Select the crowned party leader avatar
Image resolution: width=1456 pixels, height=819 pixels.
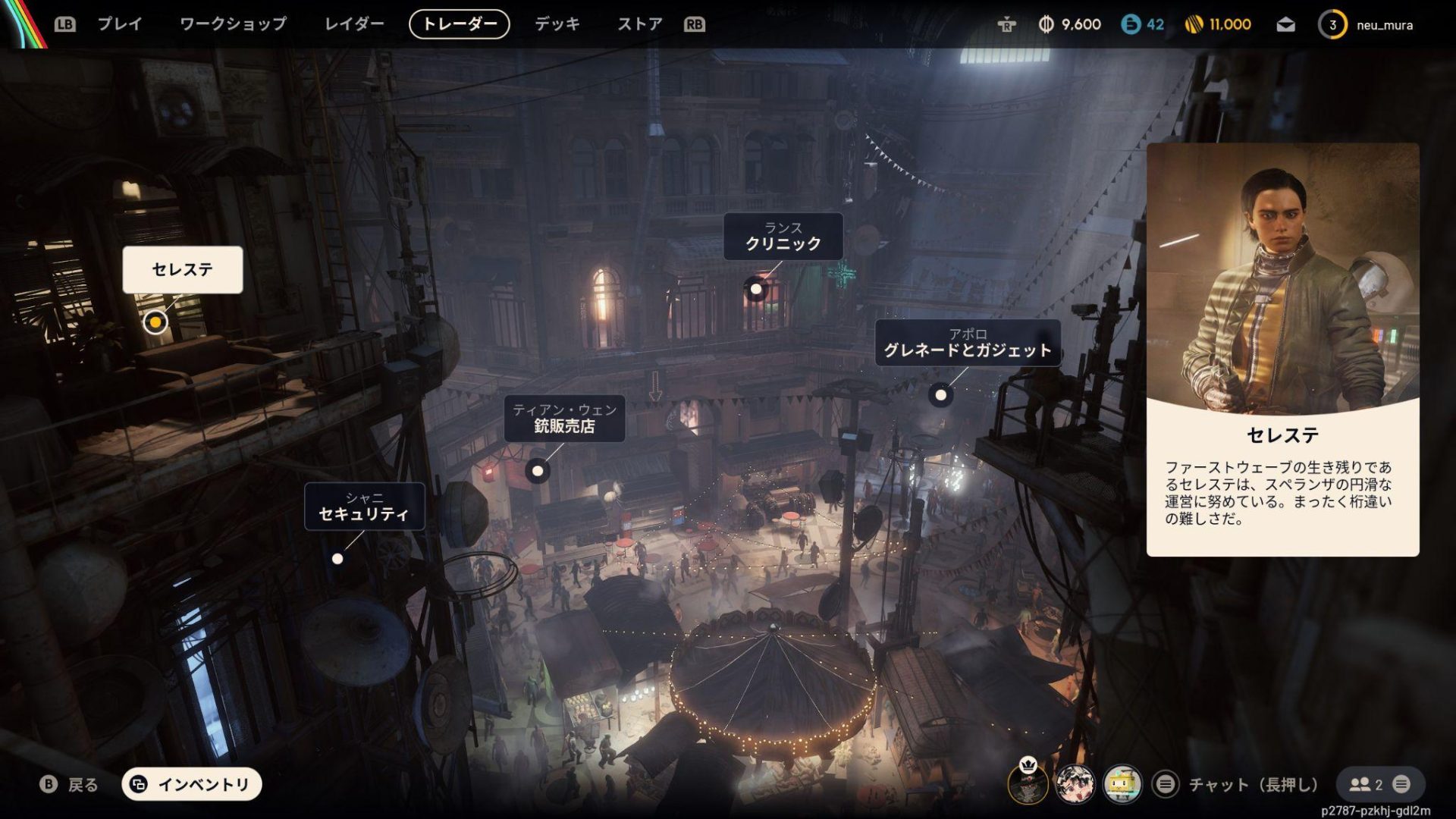(1028, 784)
